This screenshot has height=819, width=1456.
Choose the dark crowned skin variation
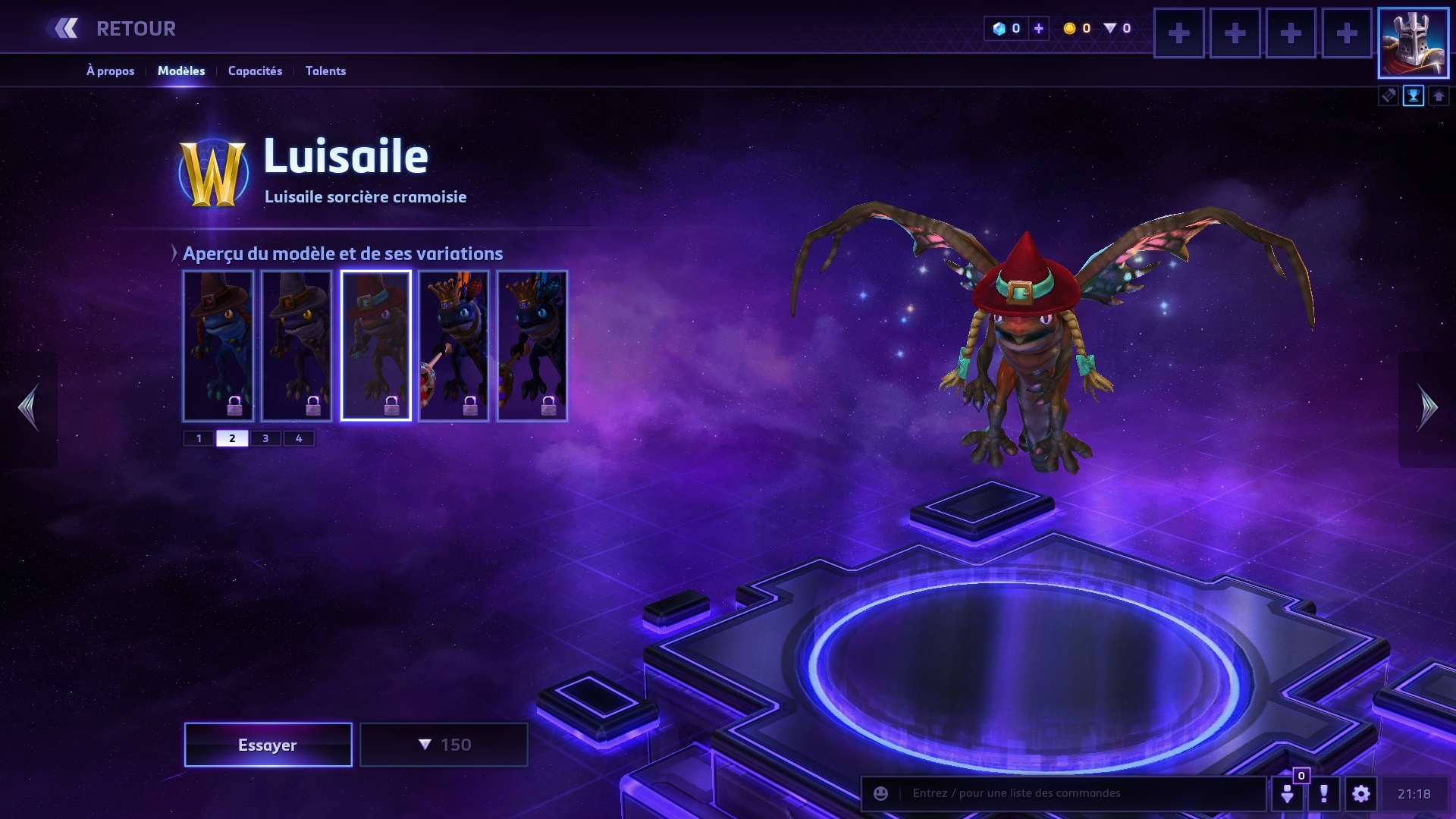tap(532, 345)
